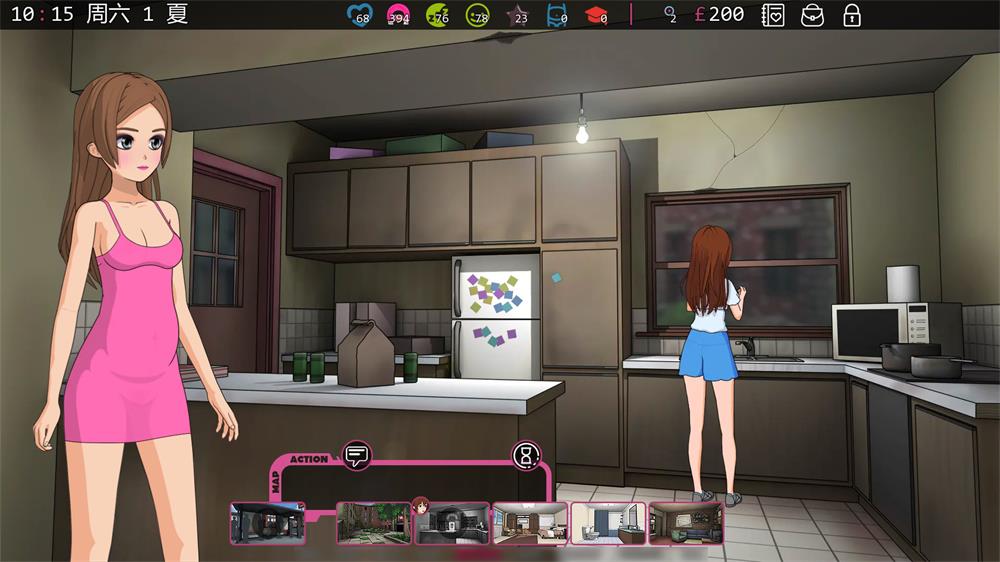Image resolution: width=1000 pixels, height=562 pixels.
Task: Open the chat bubble talk action
Action: 356,456
